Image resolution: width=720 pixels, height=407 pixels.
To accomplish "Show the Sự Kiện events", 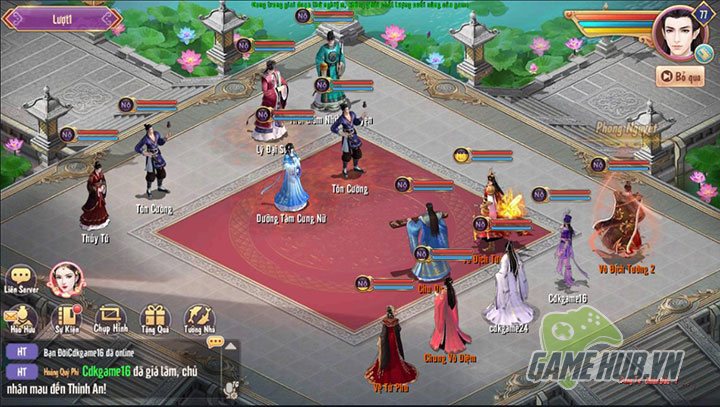I will coord(66,319).
